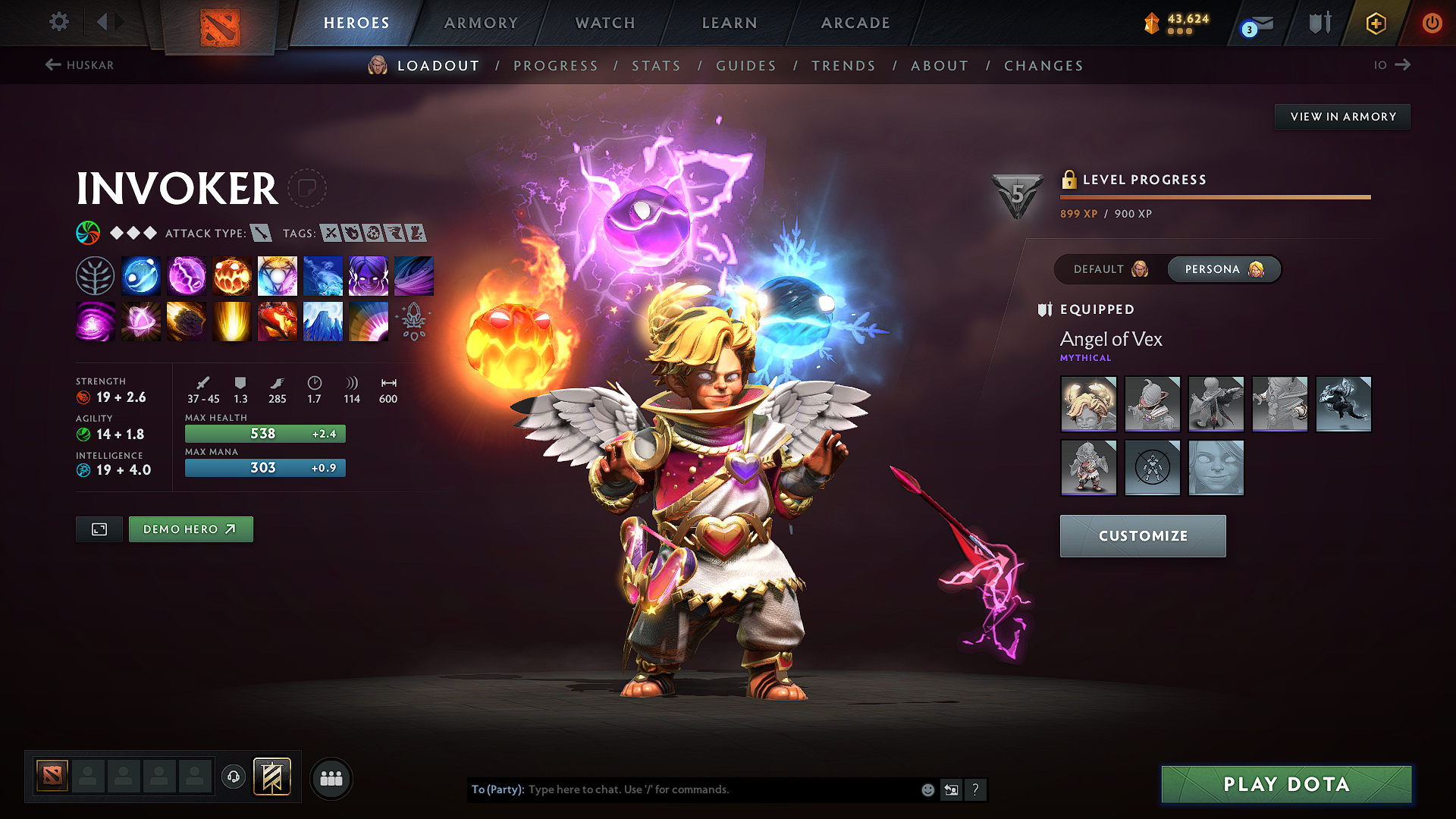Click View in Armory button
This screenshot has width=1456, height=819.
1342,117
